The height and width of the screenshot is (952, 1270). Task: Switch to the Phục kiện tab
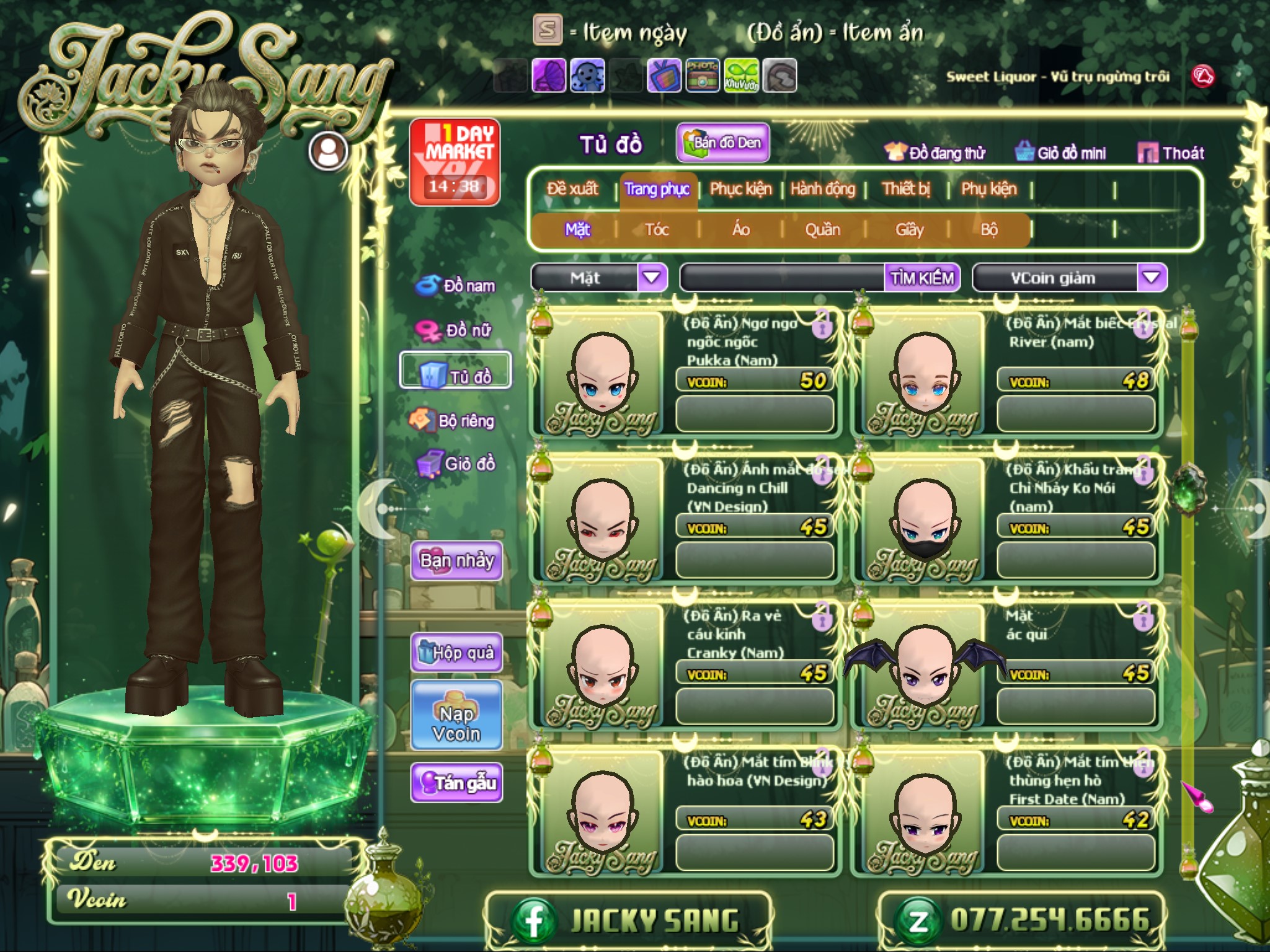pyautogui.click(x=740, y=189)
